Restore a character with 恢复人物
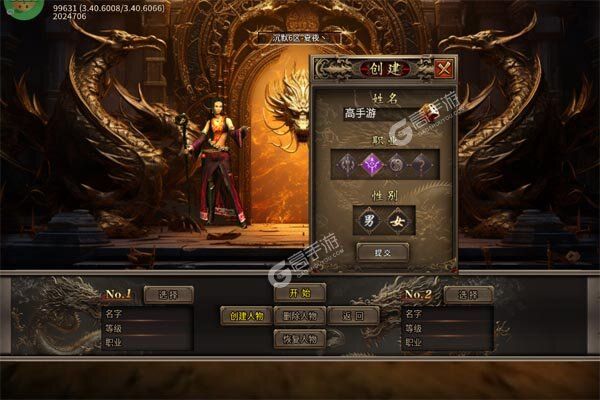Screen dimensions: 600x400 tap(299, 339)
